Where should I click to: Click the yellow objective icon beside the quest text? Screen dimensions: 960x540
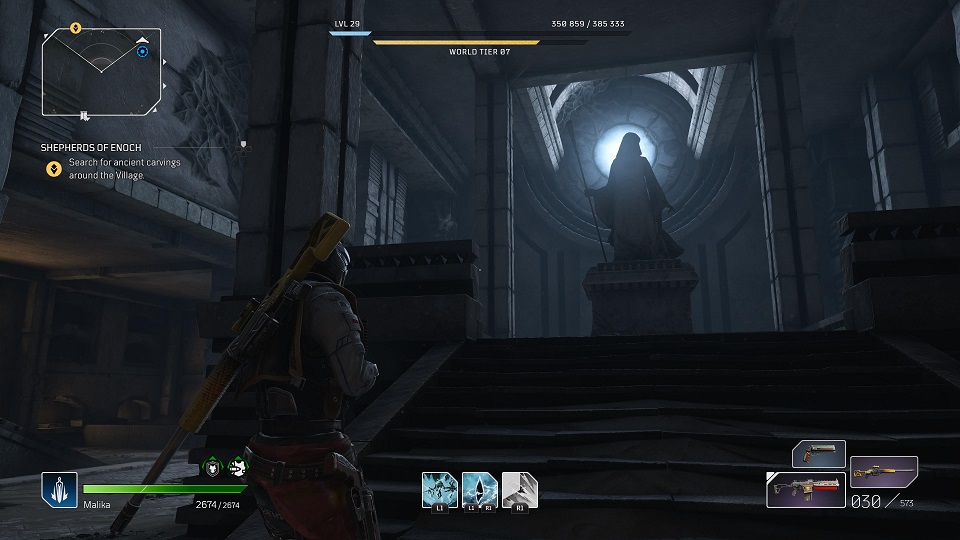point(53,168)
